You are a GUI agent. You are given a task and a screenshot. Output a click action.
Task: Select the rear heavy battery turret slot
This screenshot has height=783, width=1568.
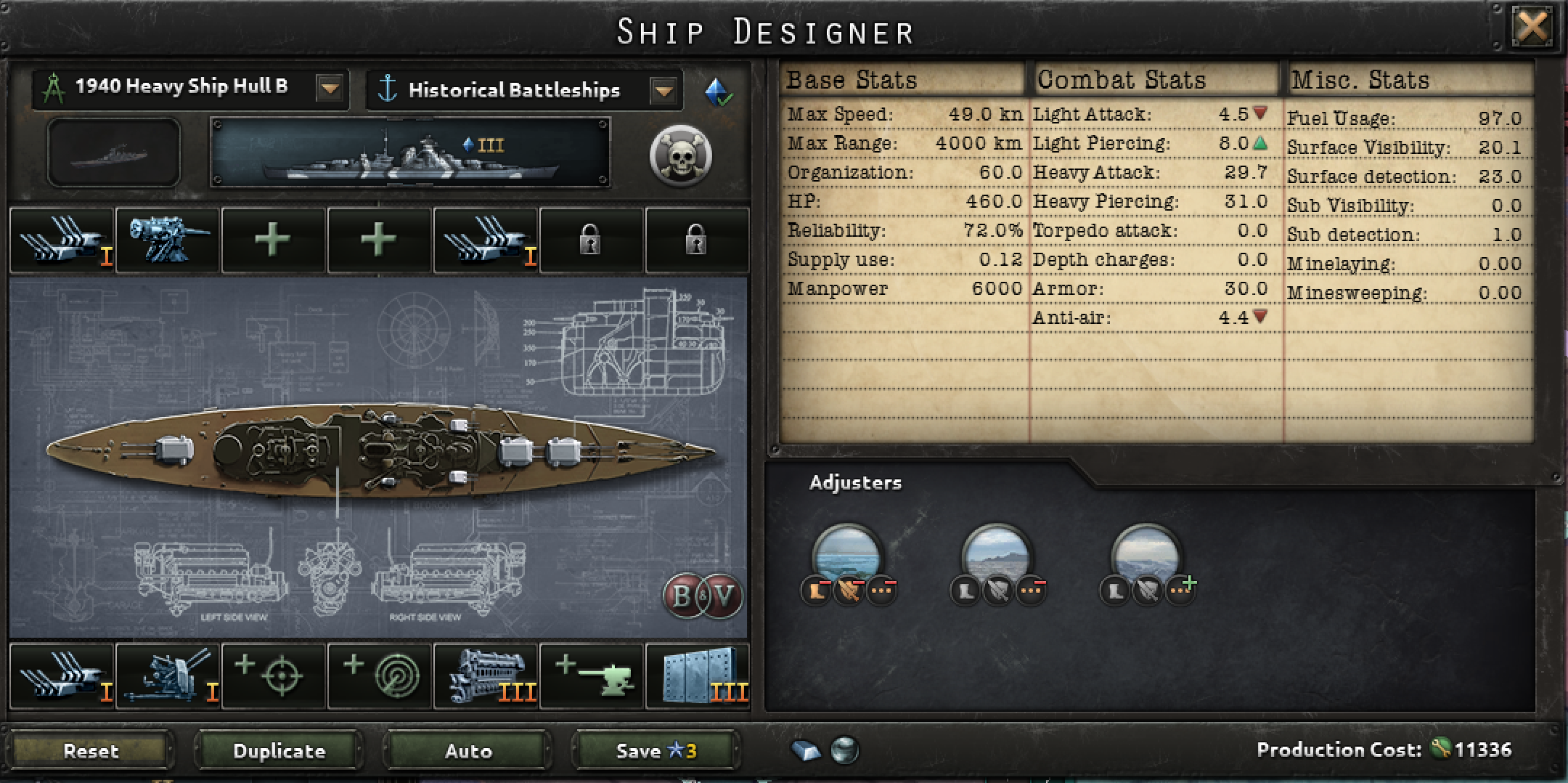click(x=485, y=240)
